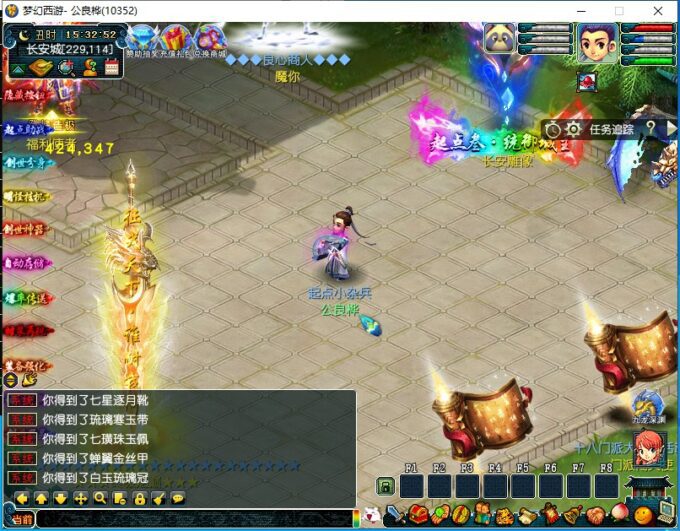This screenshot has height=531, width=680.
Task: Click the chat magnifier search button
Action: pyautogui.click(x=100, y=497)
